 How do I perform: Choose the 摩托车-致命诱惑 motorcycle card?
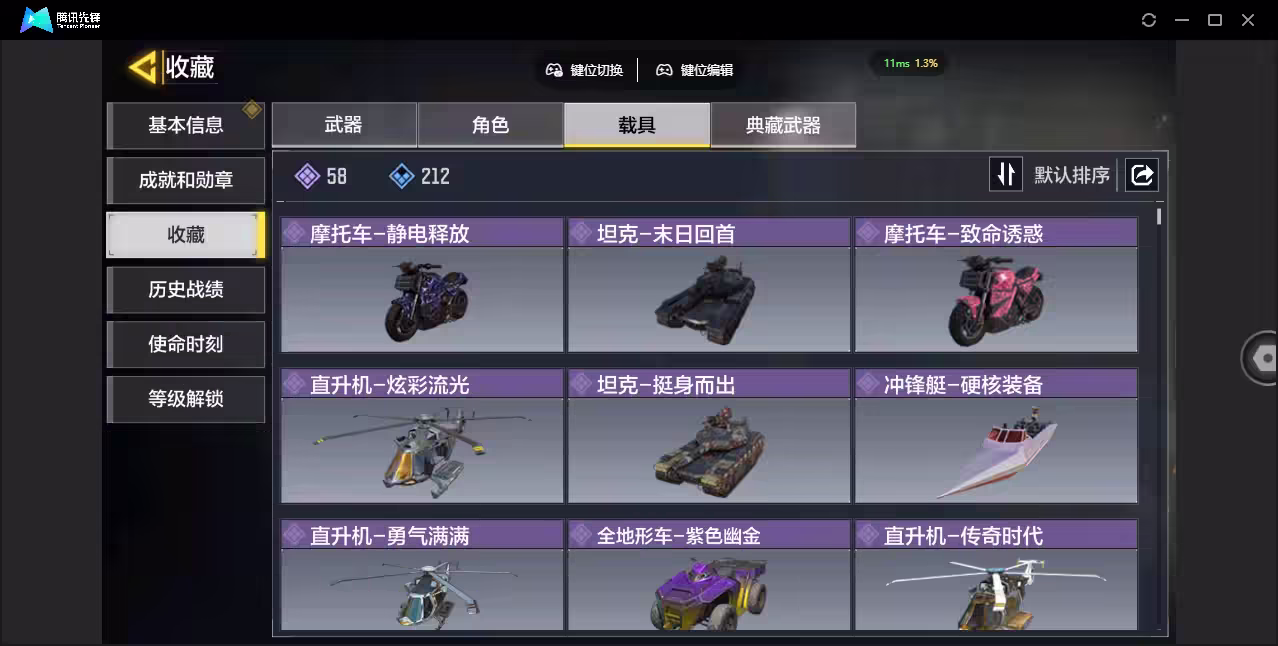(995, 286)
